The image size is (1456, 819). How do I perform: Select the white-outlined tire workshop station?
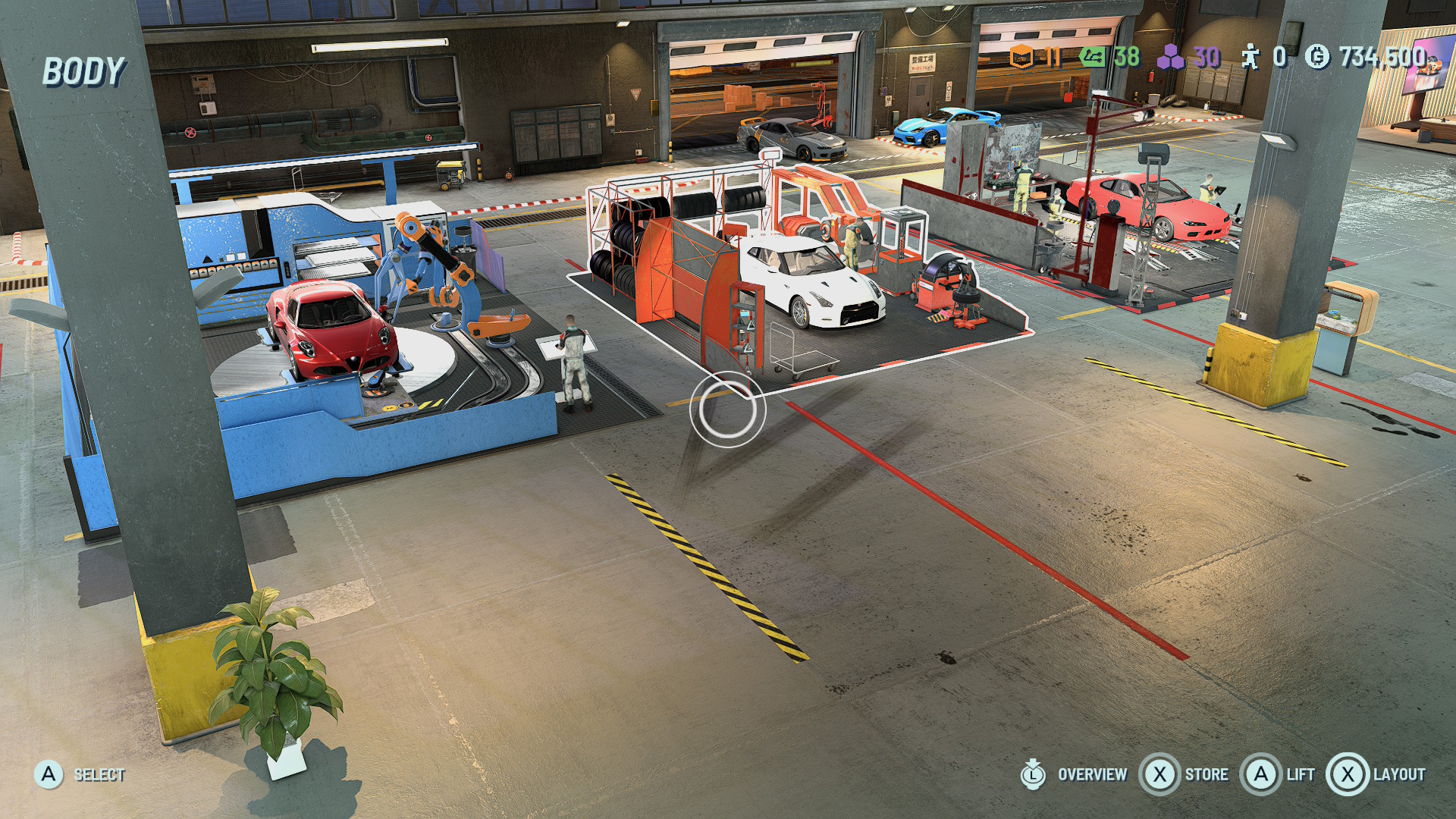click(796, 281)
